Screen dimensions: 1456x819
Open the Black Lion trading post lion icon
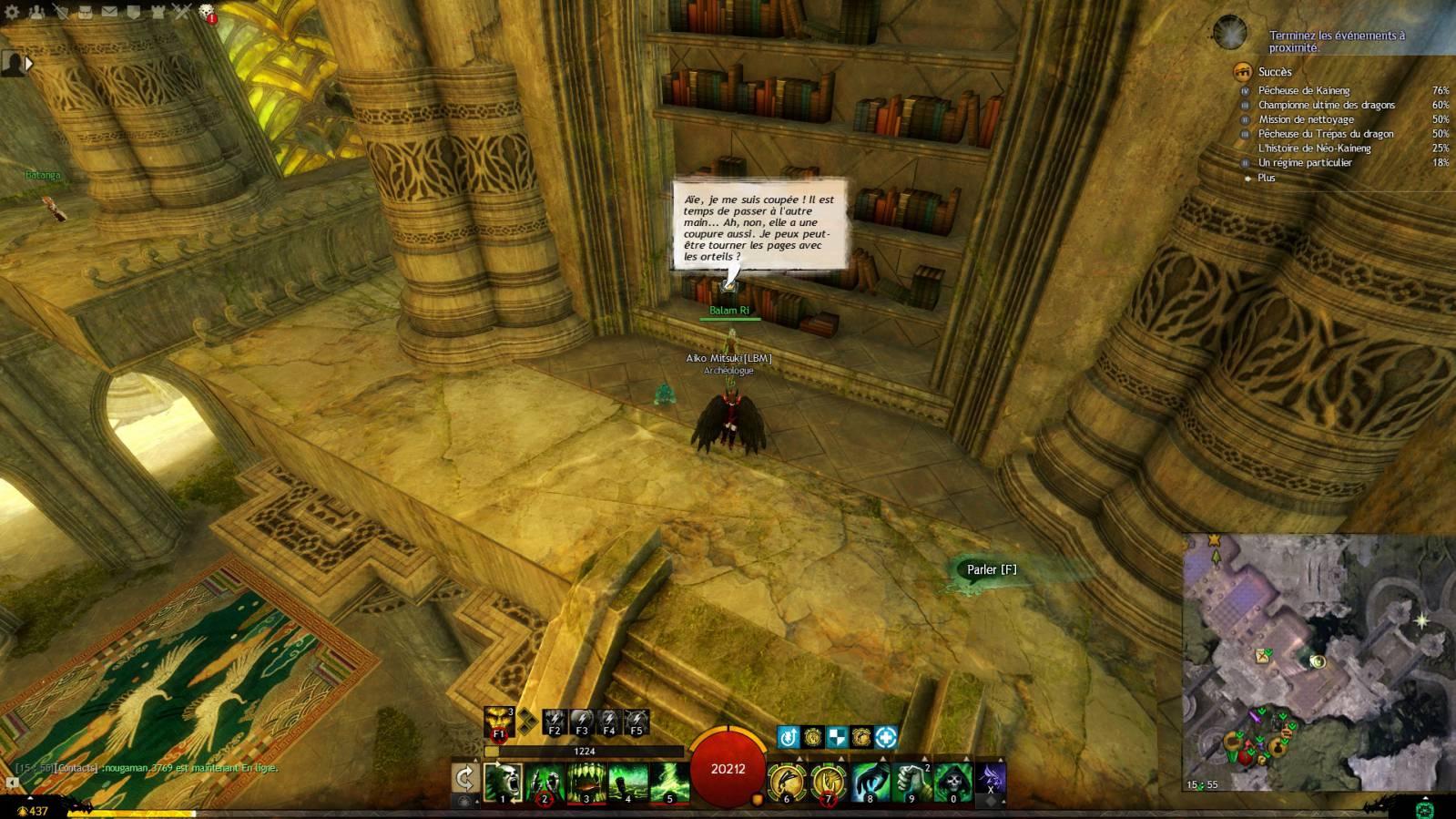207,13
